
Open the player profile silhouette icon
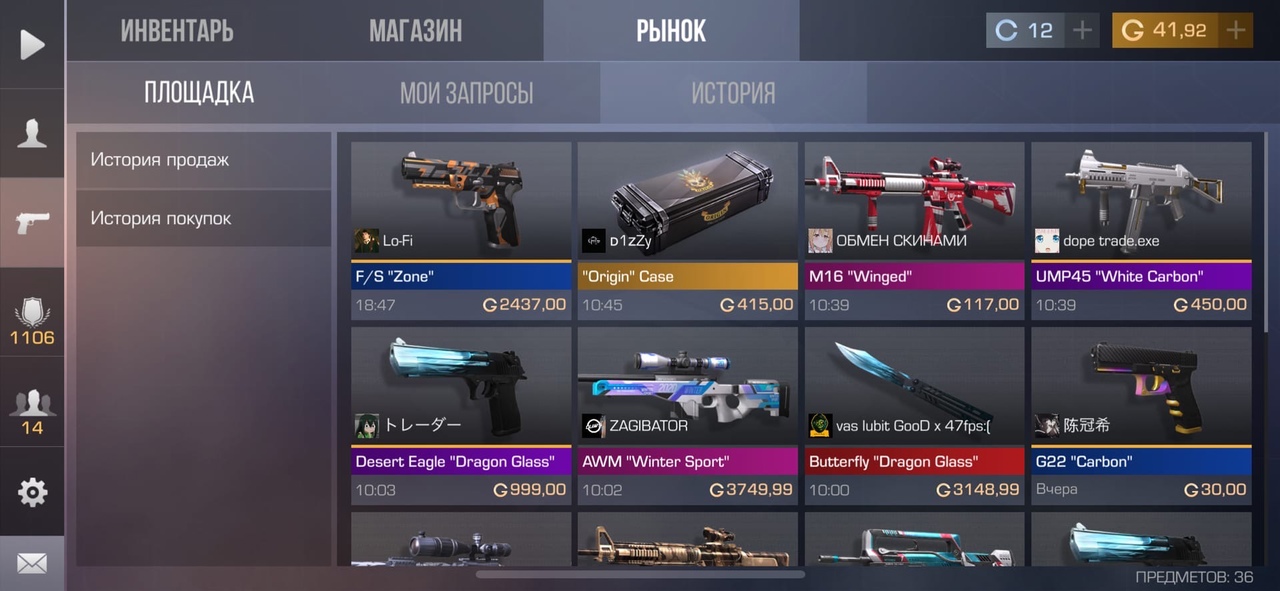click(x=32, y=133)
